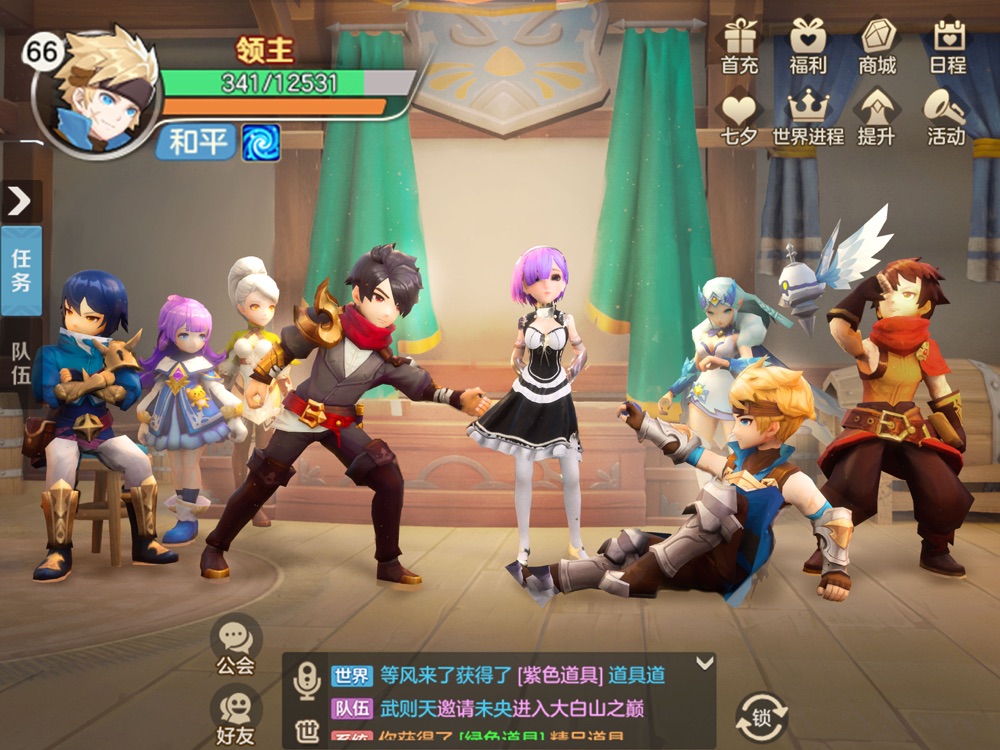Open the 提升 upgrade menu
1000x750 pixels.
click(x=876, y=116)
